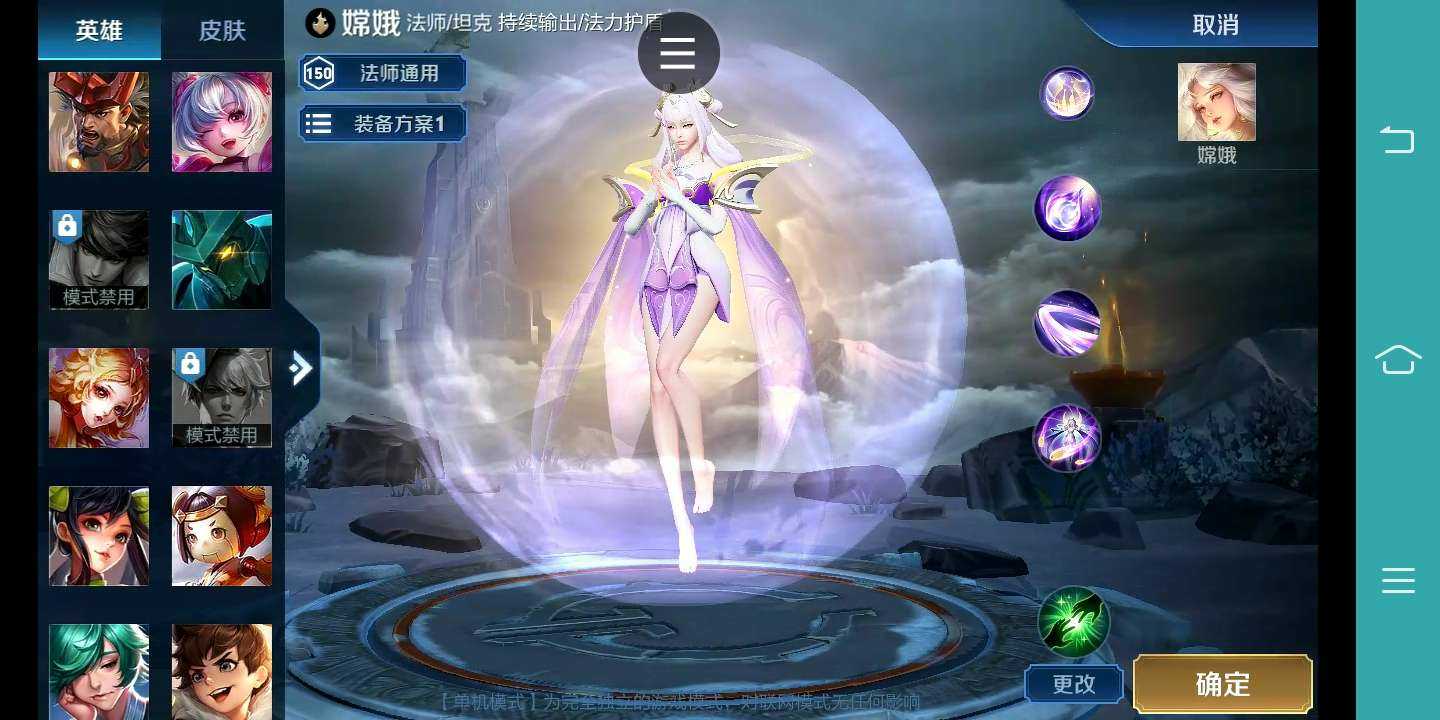
Task: Select the pink-haired hero thumbnail
Action: click(x=222, y=121)
